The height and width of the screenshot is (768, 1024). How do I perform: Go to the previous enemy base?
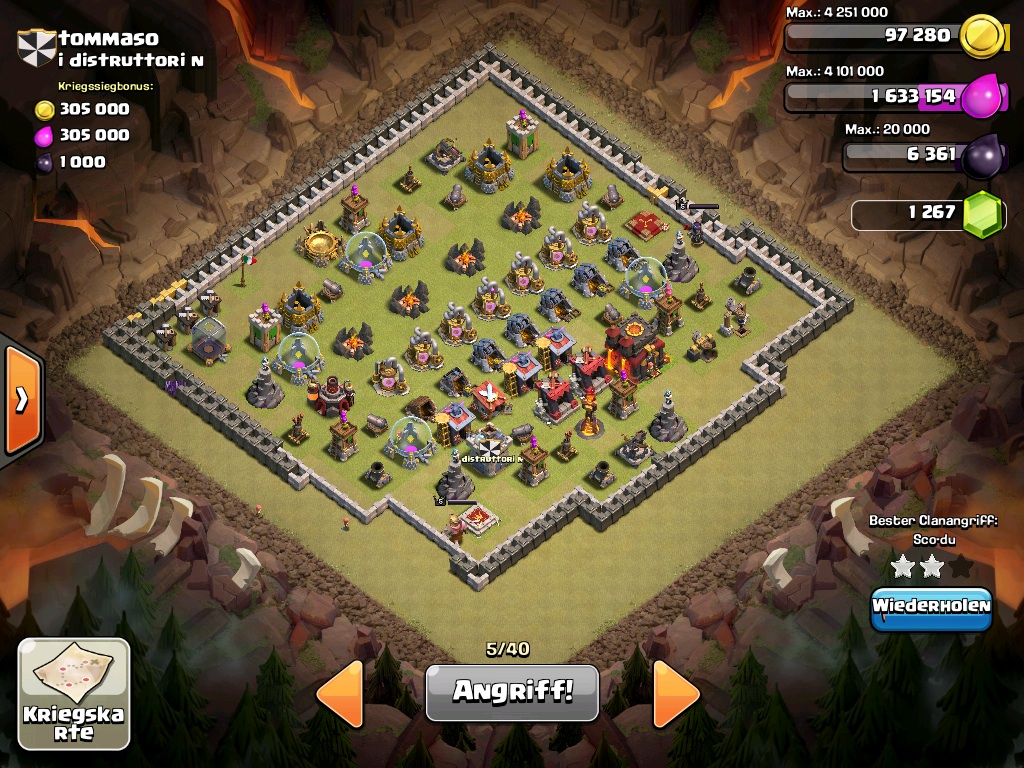coord(340,692)
